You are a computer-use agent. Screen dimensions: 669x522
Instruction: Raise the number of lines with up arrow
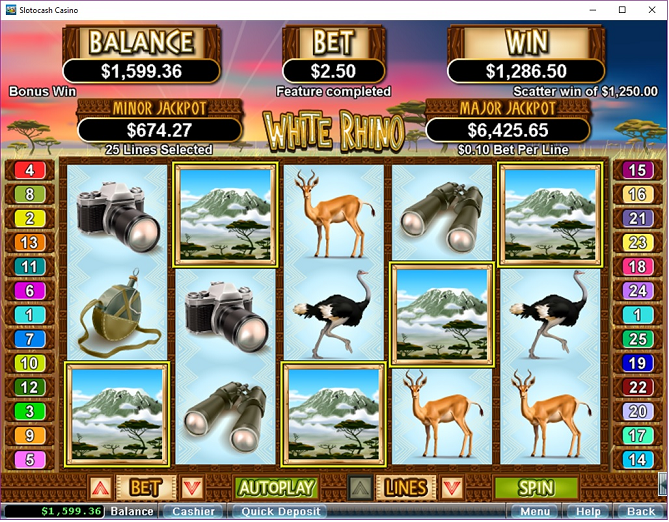point(360,488)
